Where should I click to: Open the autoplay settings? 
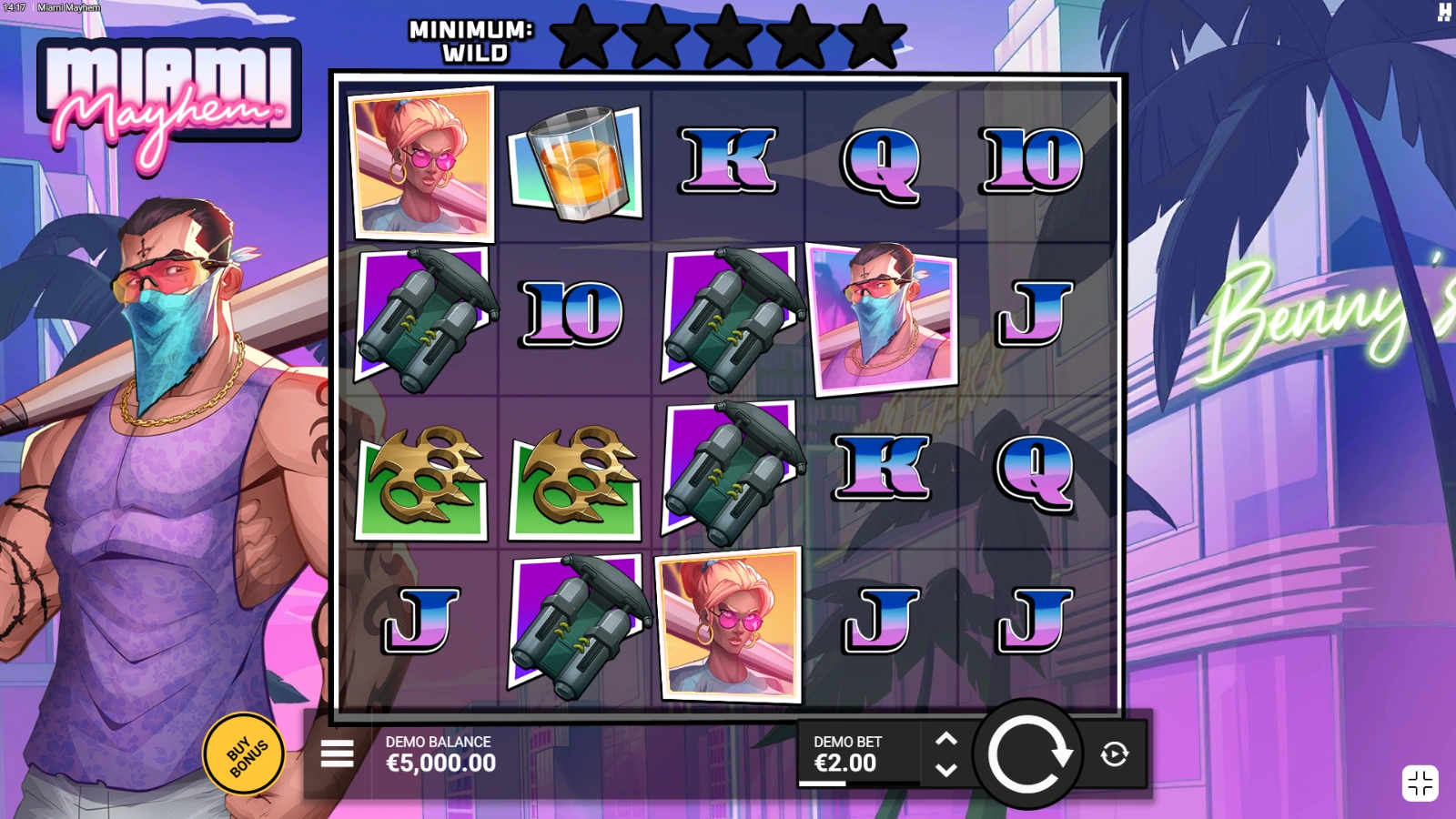click(x=1115, y=754)
